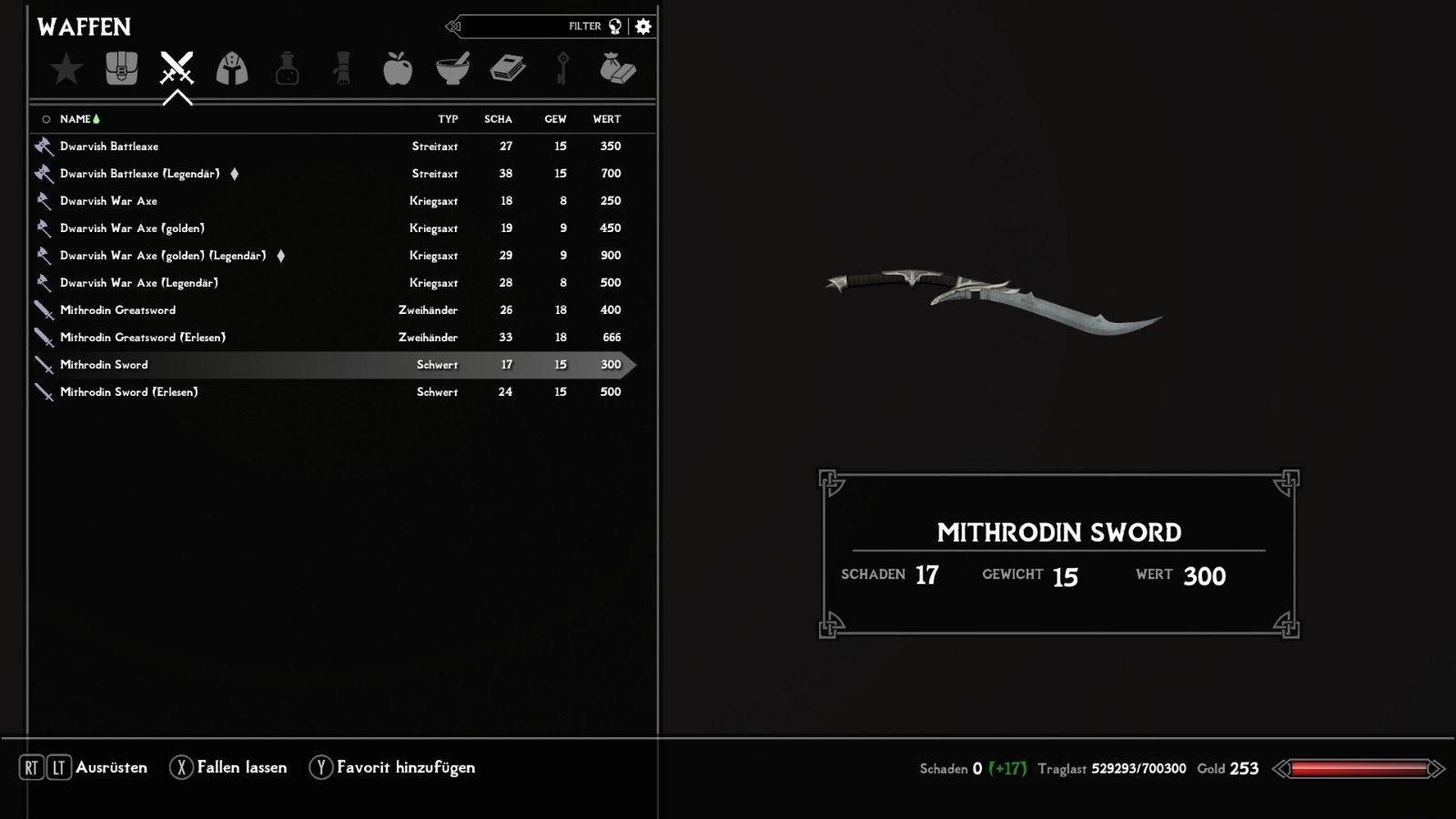Sort weapons by the WERT column

coord(607,119)
